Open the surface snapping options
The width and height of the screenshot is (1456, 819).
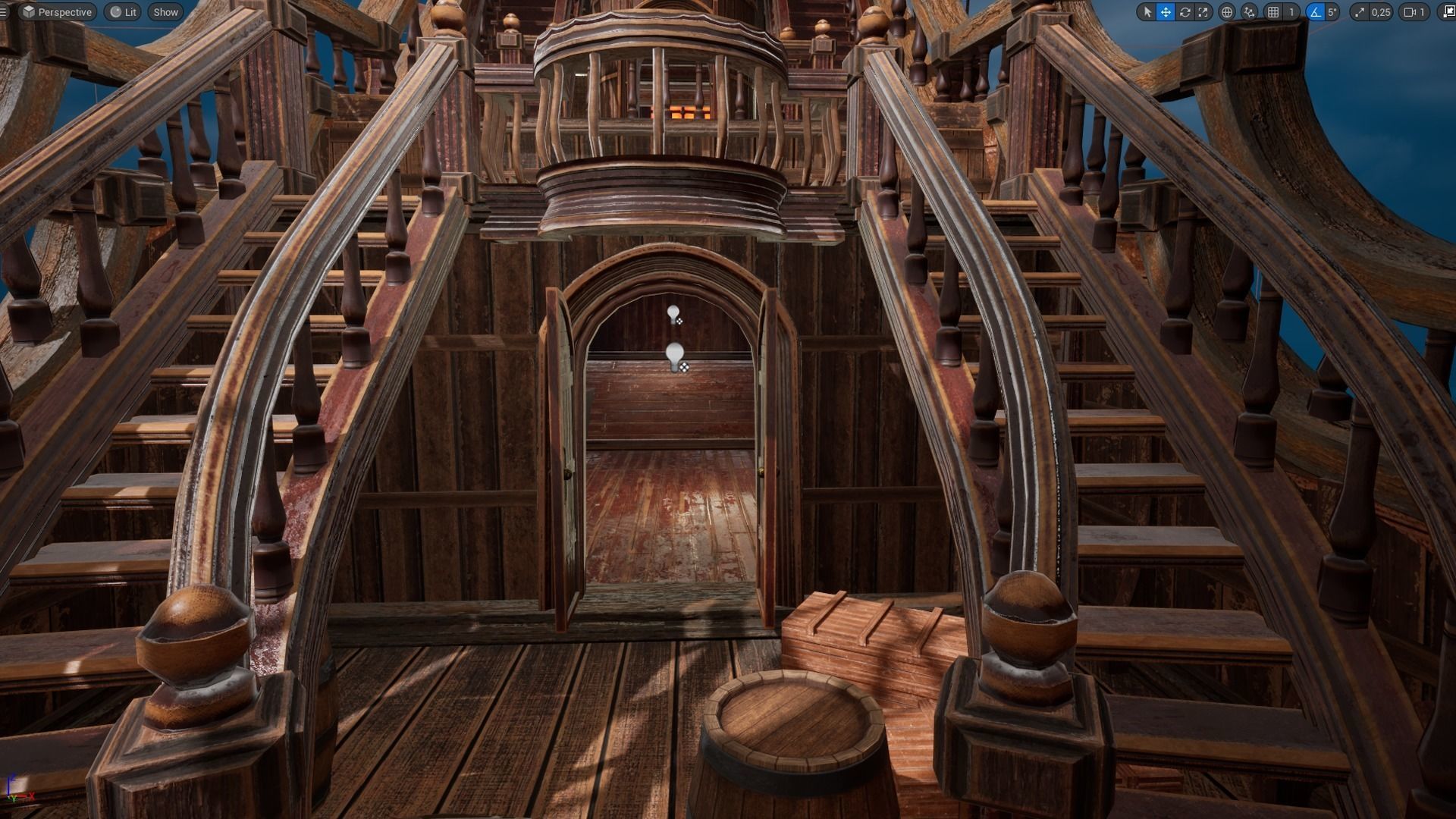(x=1249, y=12)
